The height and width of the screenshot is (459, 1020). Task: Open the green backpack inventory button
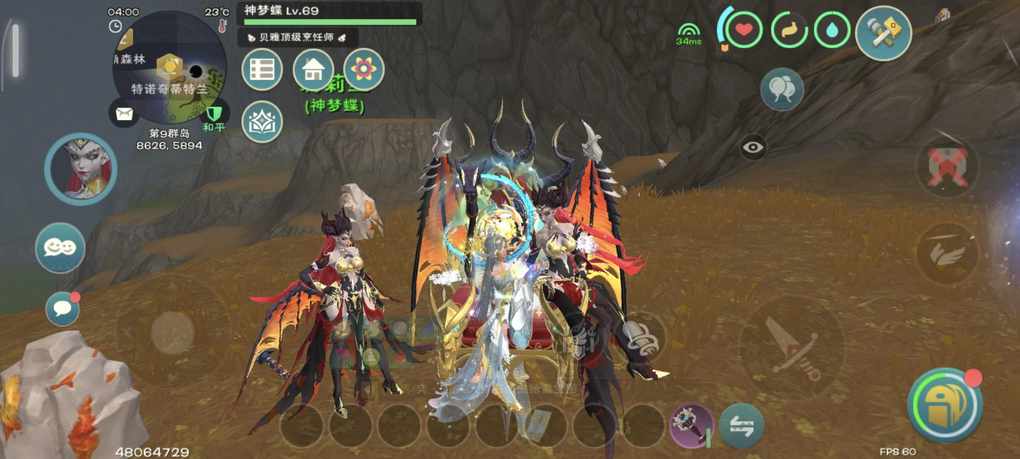(x=944, y=405)
